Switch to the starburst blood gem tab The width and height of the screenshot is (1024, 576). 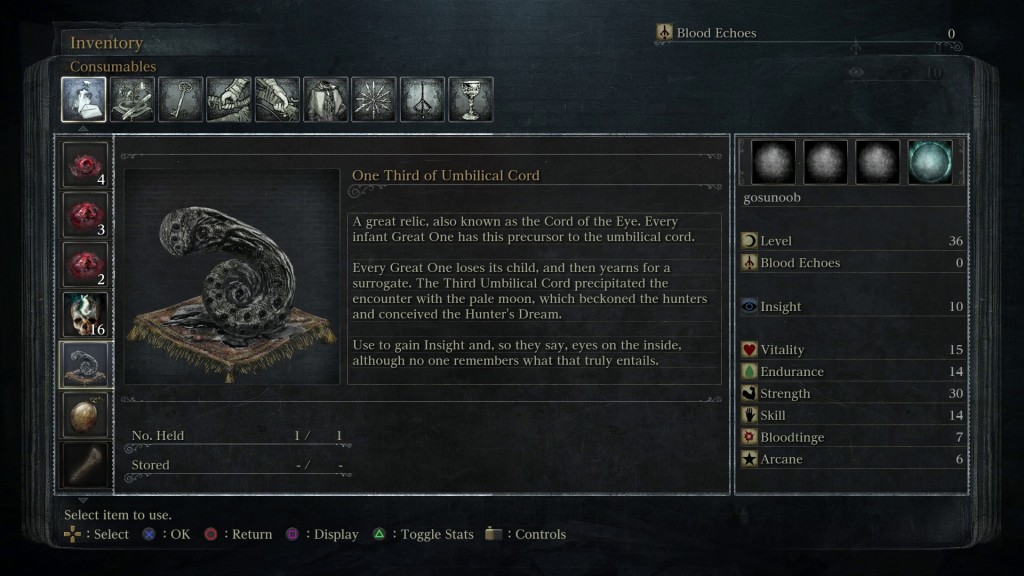[x=374, y=99]
